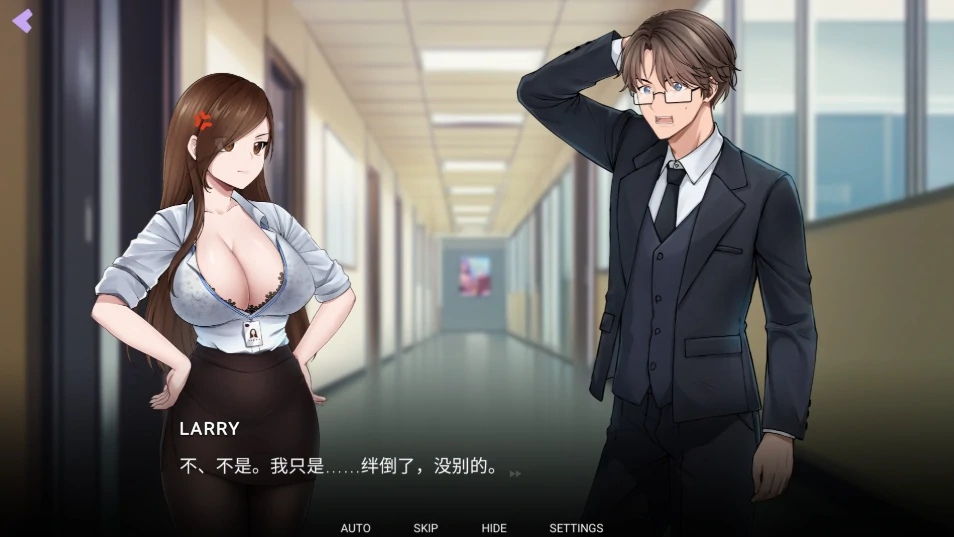Advance dialogue with the small forward arrows
954x537 pixels.
(x=515, y=473)
